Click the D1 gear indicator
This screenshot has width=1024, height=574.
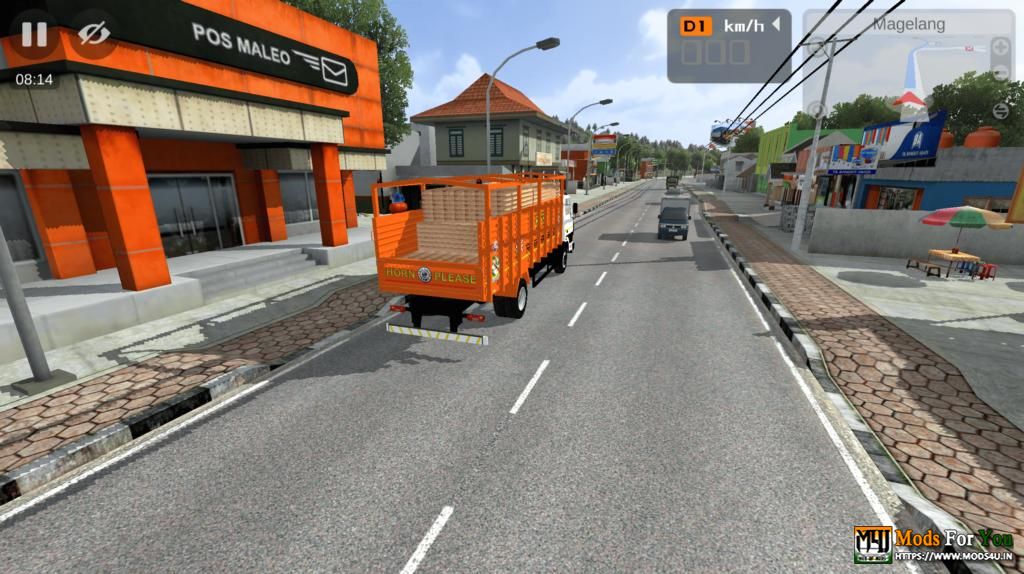point(695,26)
